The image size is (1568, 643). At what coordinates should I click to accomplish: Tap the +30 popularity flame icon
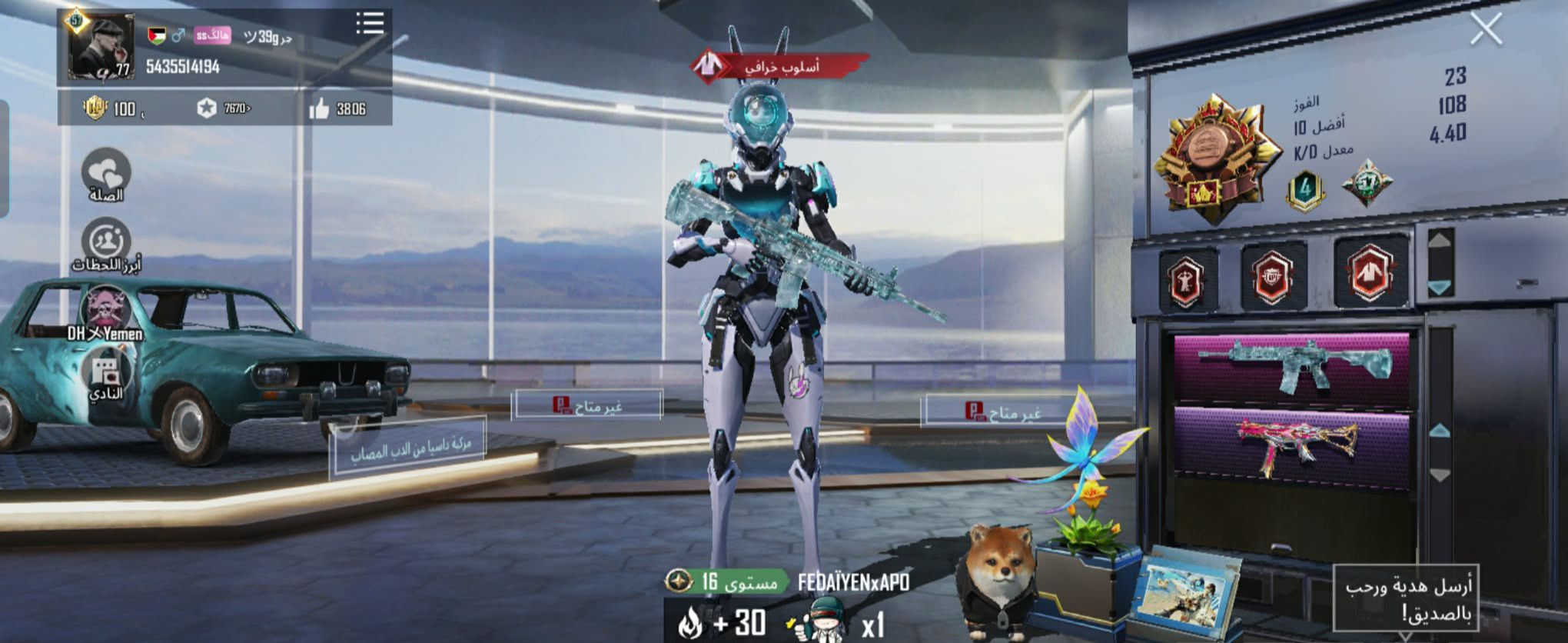pos(690,623)
